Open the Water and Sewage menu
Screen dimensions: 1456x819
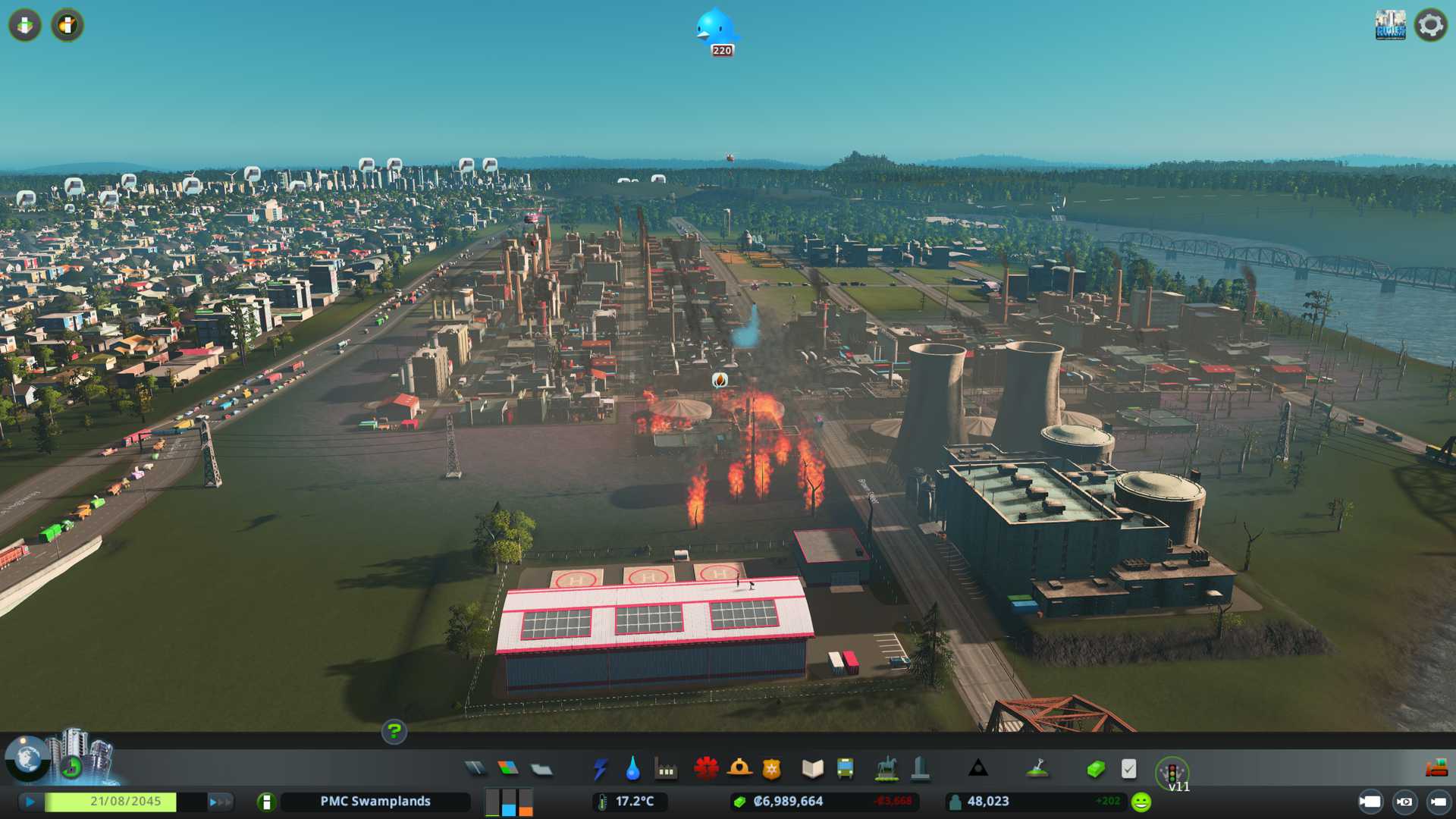point(632,769)
